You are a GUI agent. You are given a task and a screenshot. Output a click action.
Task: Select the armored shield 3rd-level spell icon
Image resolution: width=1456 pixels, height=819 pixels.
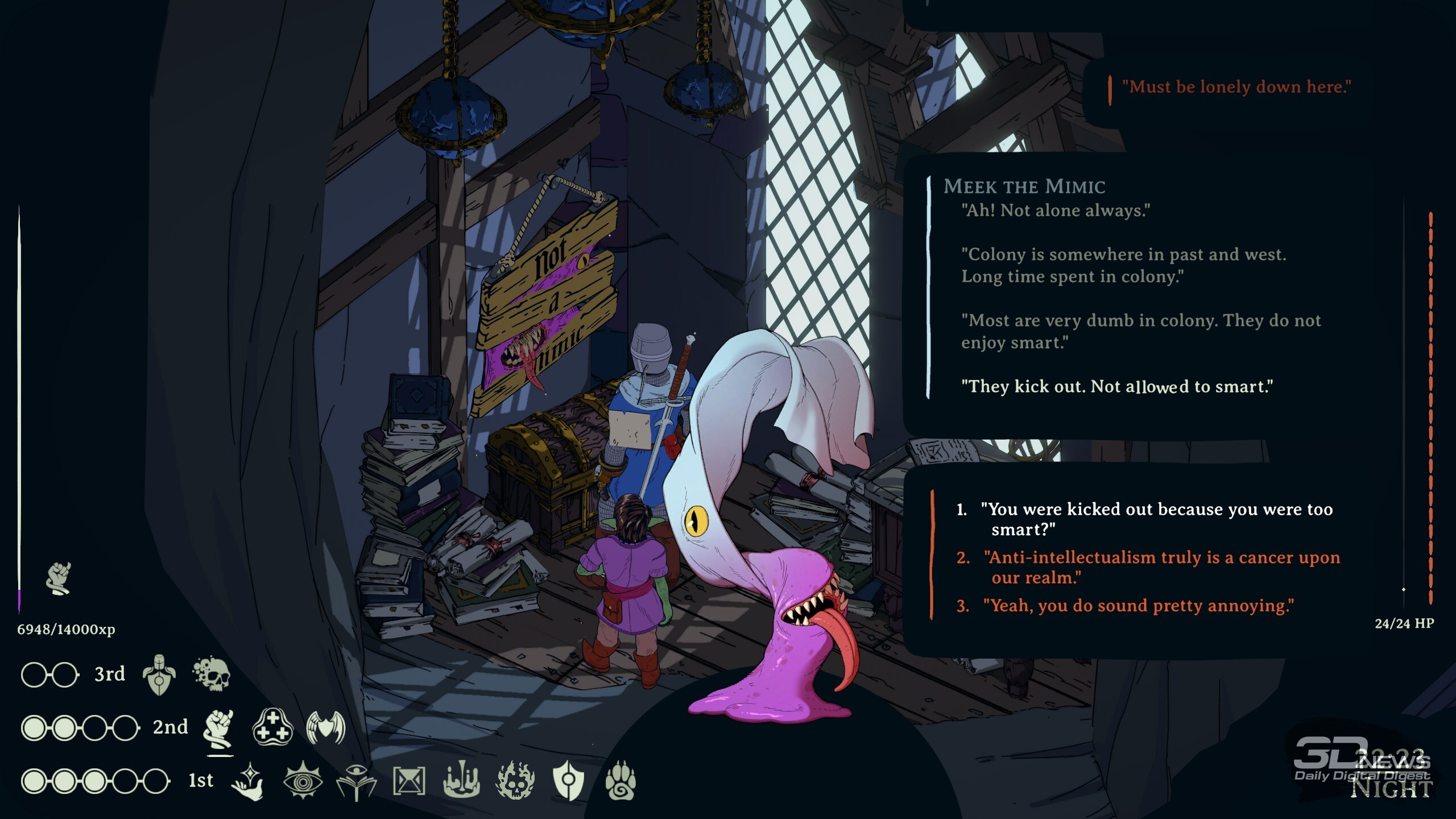[159, 675]
